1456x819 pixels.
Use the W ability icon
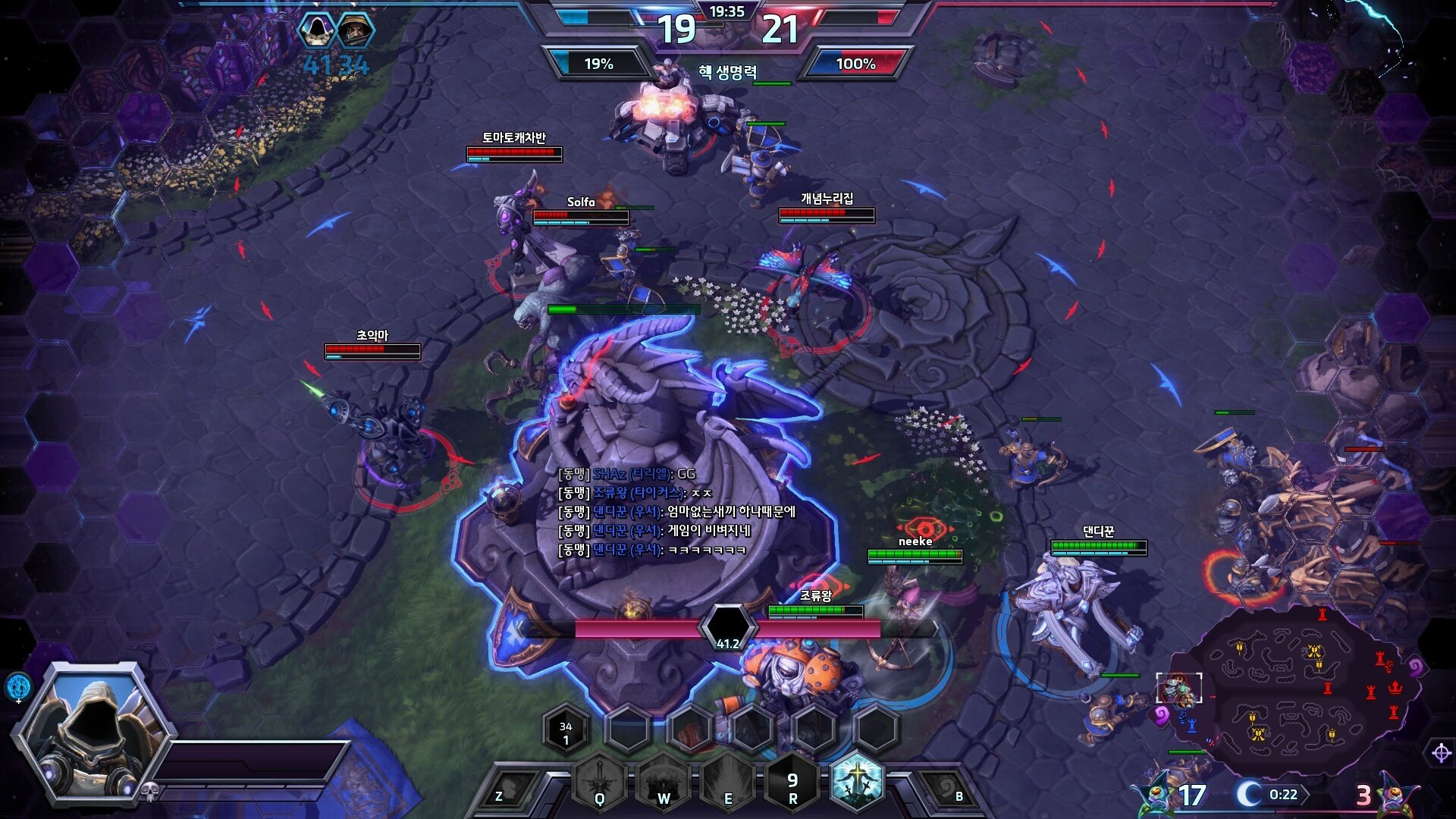pyautogui.click(x=664, y=783)
